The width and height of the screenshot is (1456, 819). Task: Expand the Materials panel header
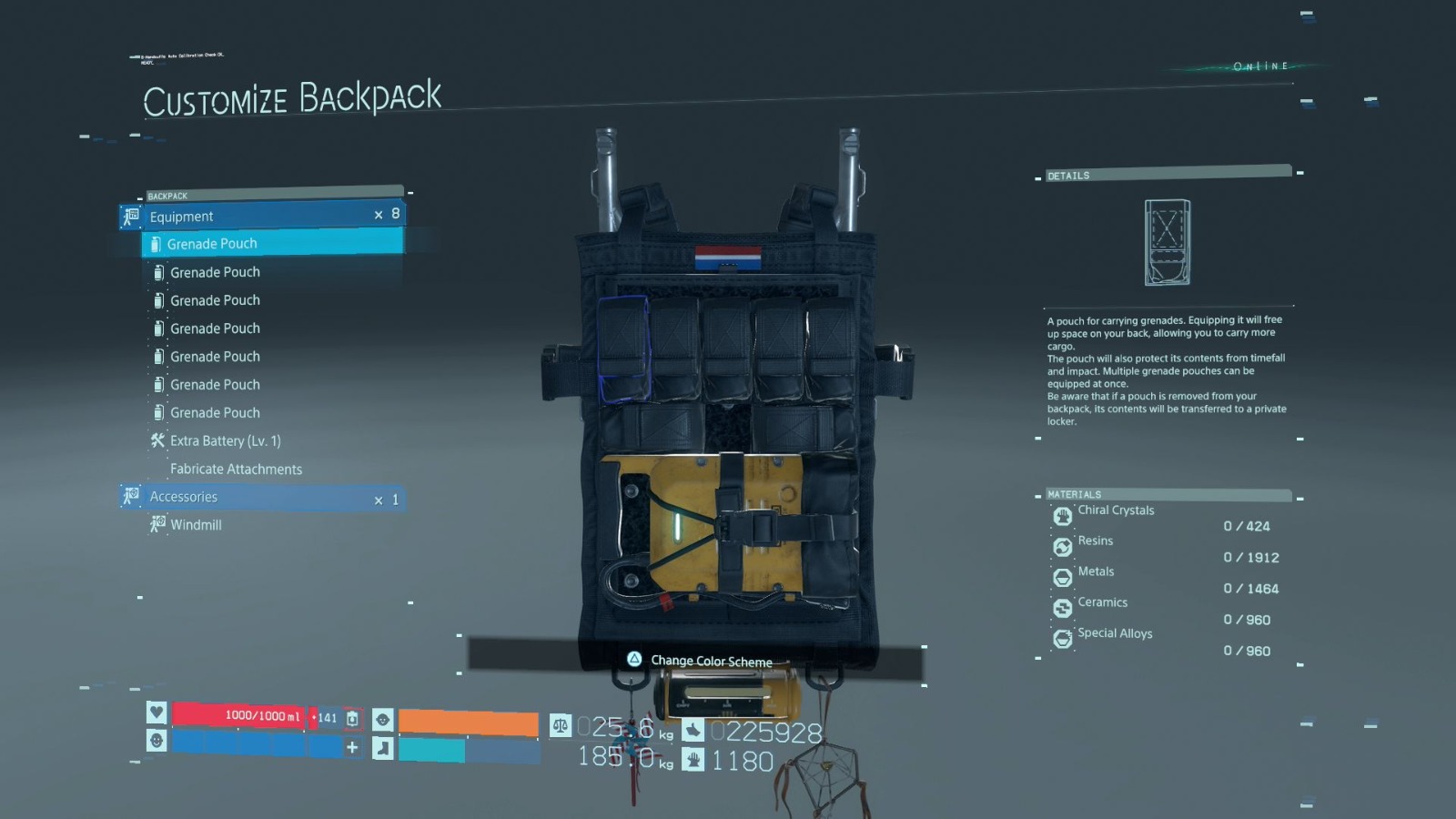[x=1074, y=494]
